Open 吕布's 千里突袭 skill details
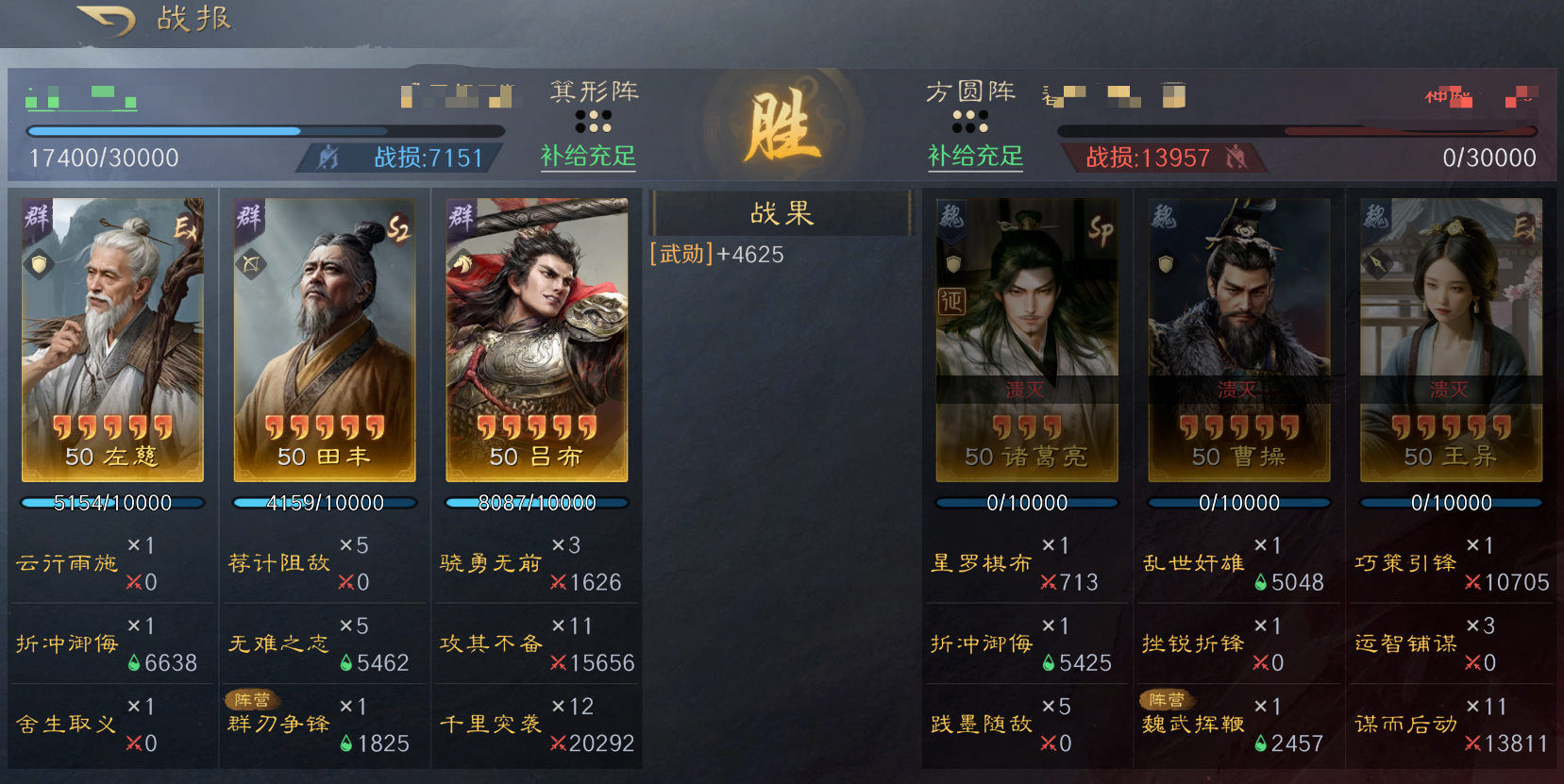1564x784 pixels. point(490,725)
